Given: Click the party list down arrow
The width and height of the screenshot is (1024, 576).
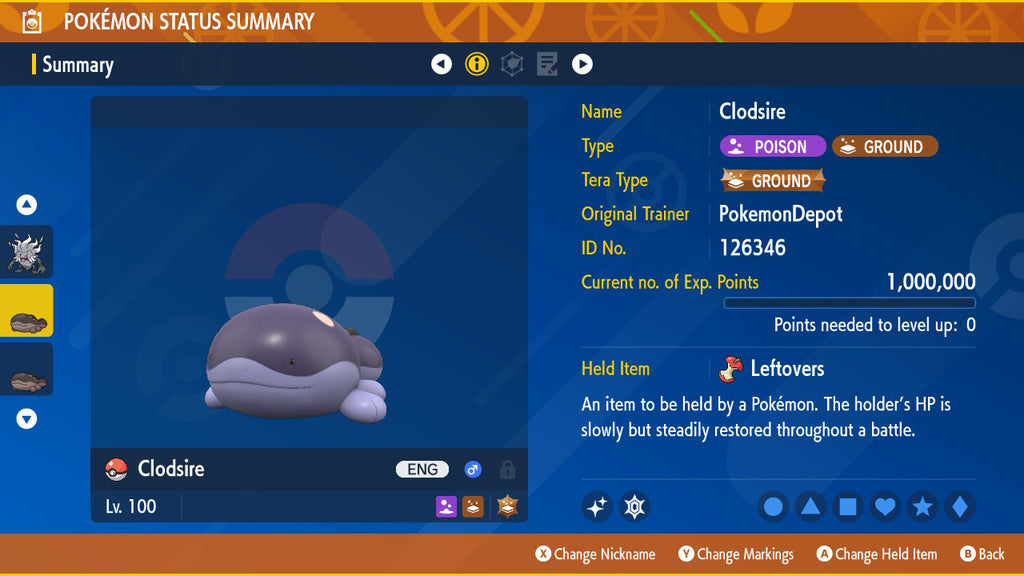Looking at the screenshot, I should click(27, 419).
